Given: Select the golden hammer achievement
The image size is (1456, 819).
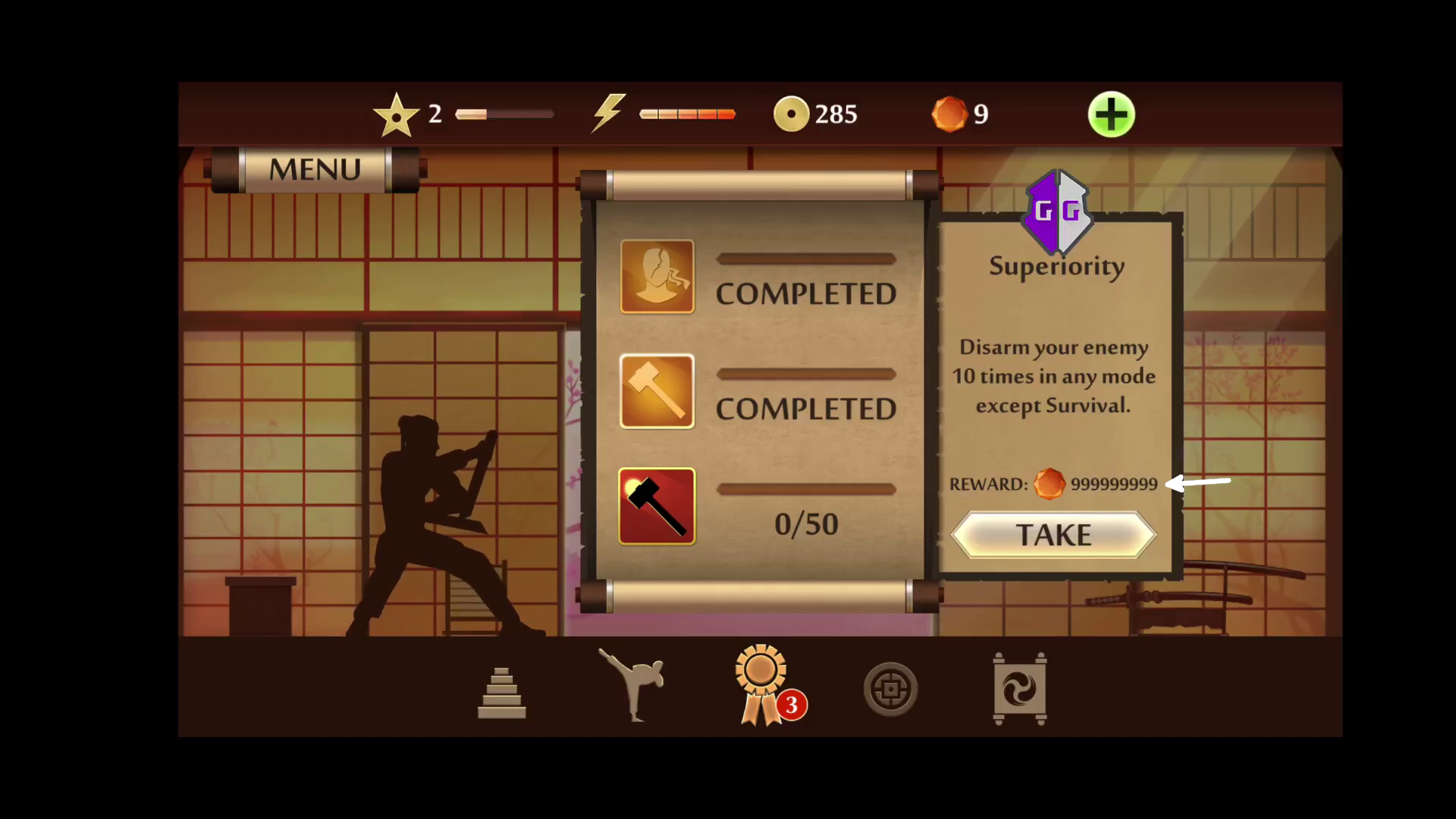Looking at the screenshot, I should [x=657, y=391].
